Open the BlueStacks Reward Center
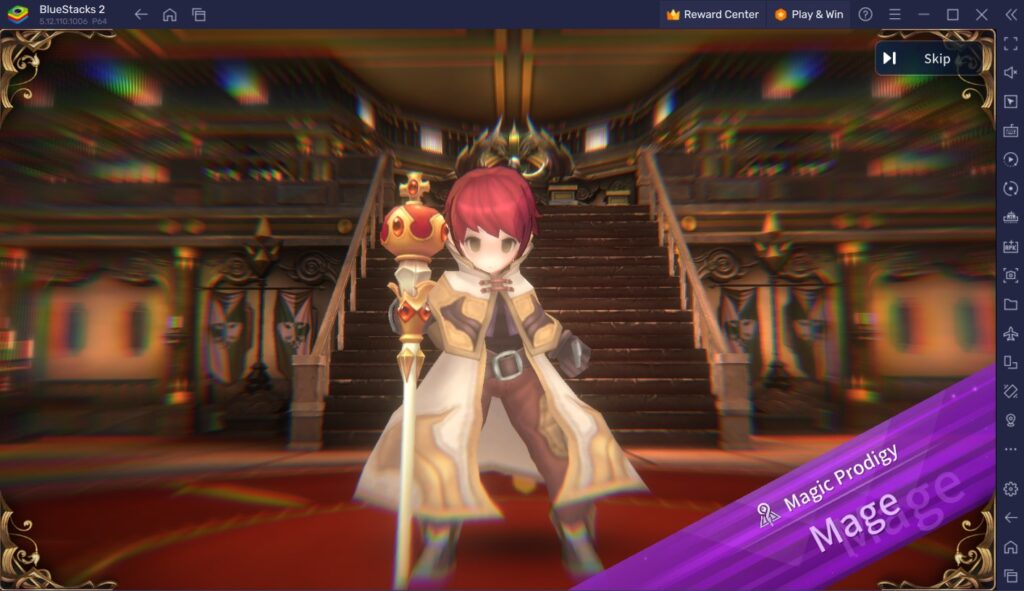1024x591 pixels. [712, 15]
